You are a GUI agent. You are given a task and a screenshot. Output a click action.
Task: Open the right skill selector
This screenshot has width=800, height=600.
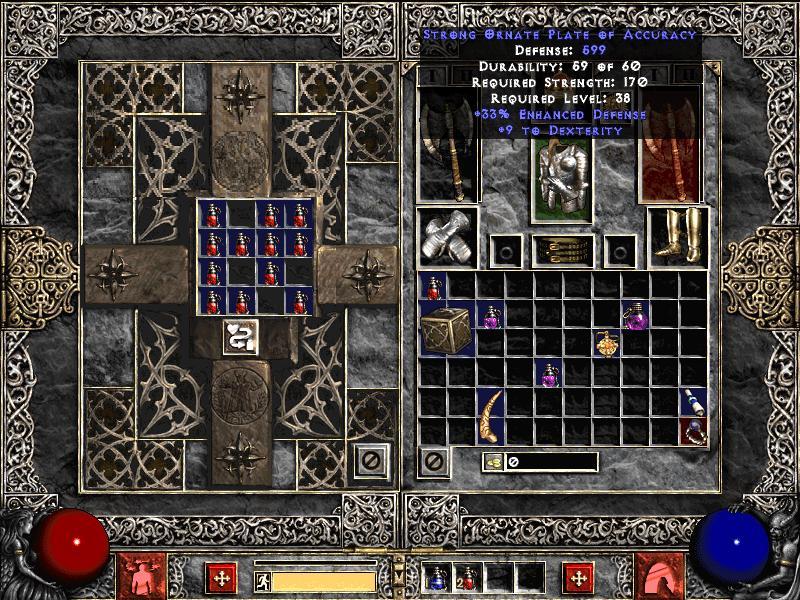point(660,577)
